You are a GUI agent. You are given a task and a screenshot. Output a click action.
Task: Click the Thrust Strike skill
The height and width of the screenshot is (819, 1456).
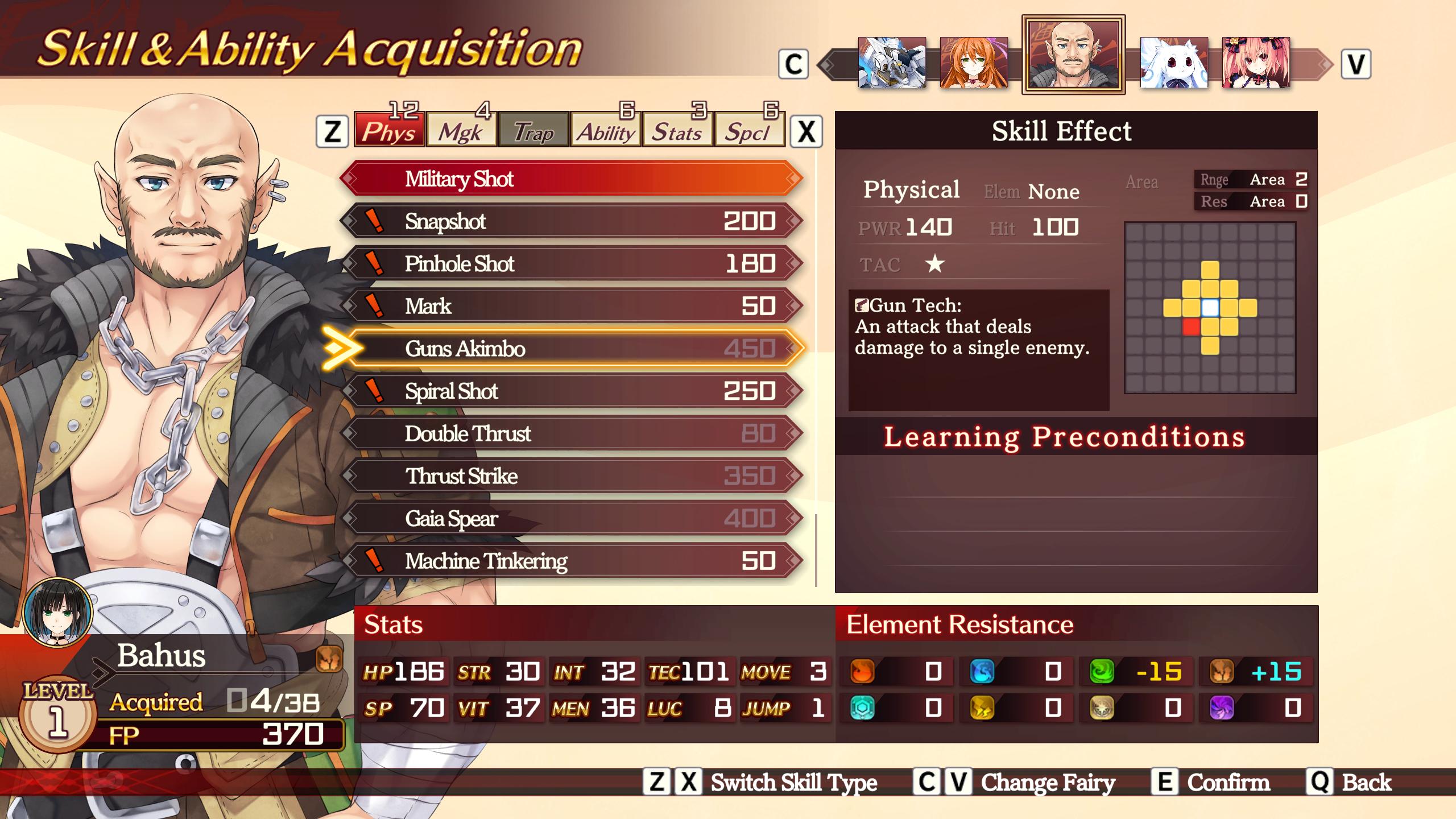571,476
